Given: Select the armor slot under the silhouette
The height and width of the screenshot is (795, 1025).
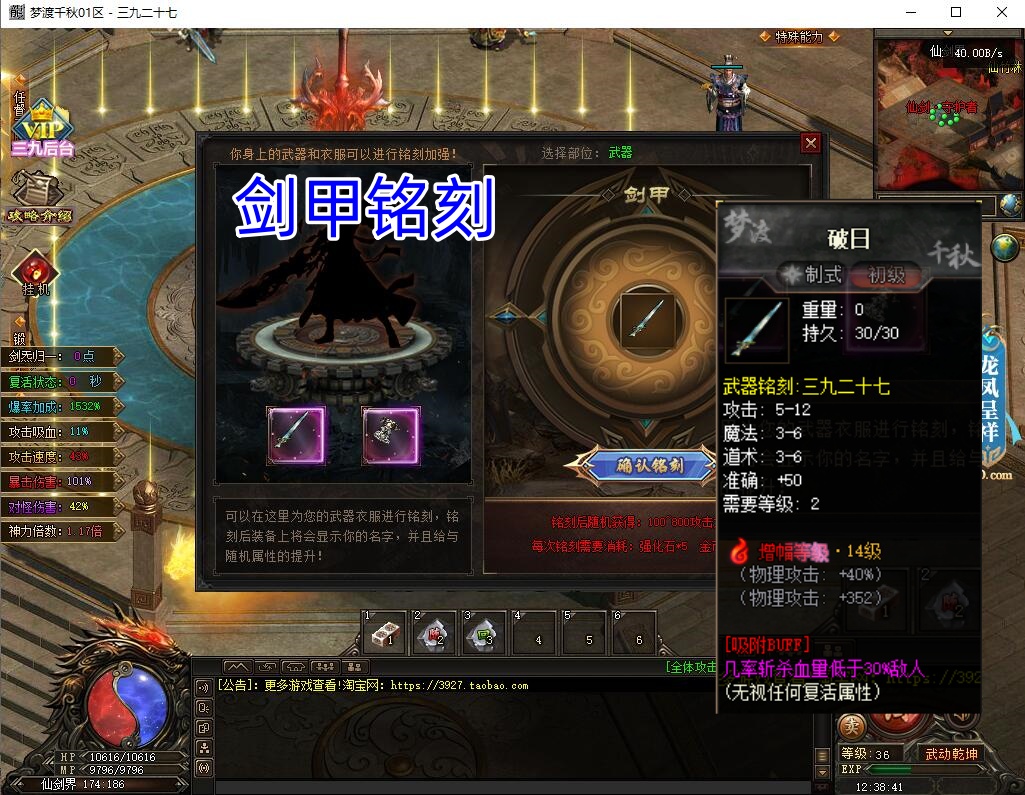Looking at the screenshot, I should (391, 435).
